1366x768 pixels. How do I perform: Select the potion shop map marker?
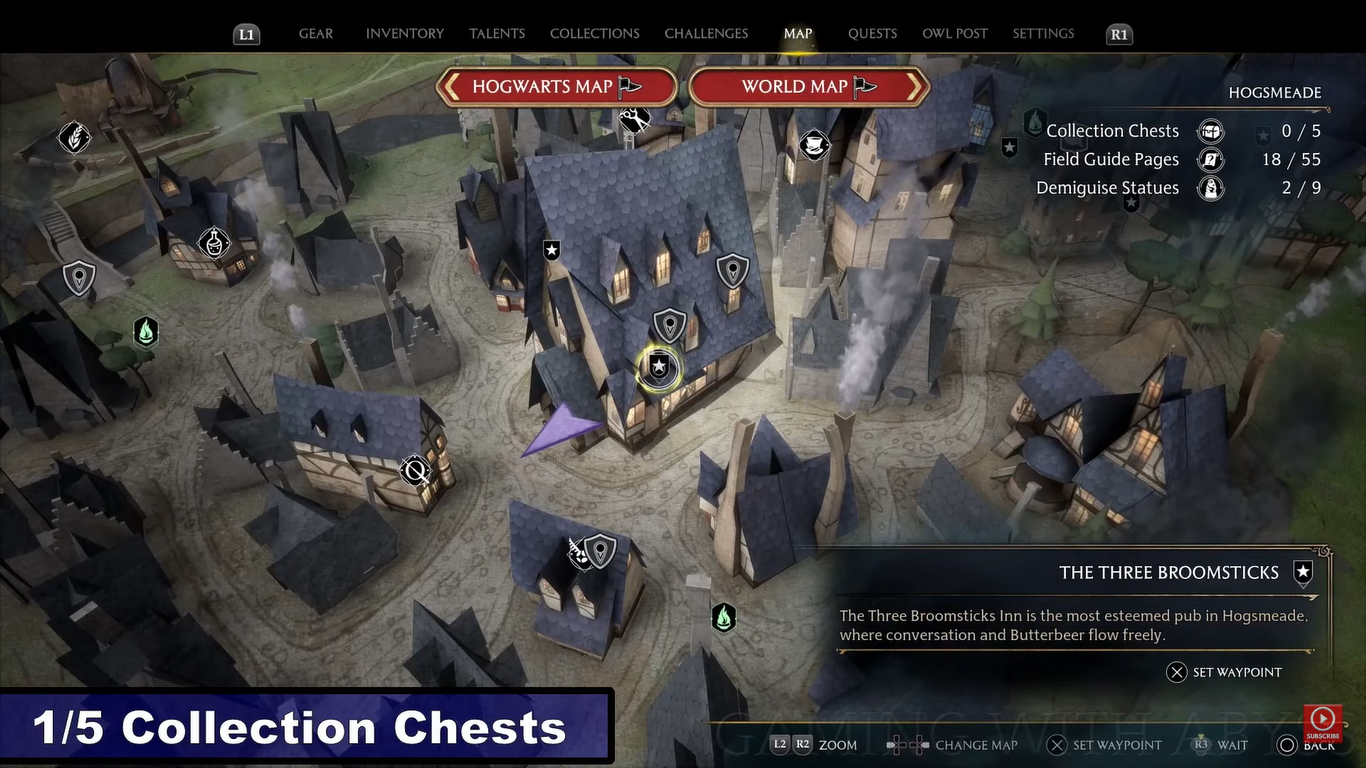pos(213,242)
